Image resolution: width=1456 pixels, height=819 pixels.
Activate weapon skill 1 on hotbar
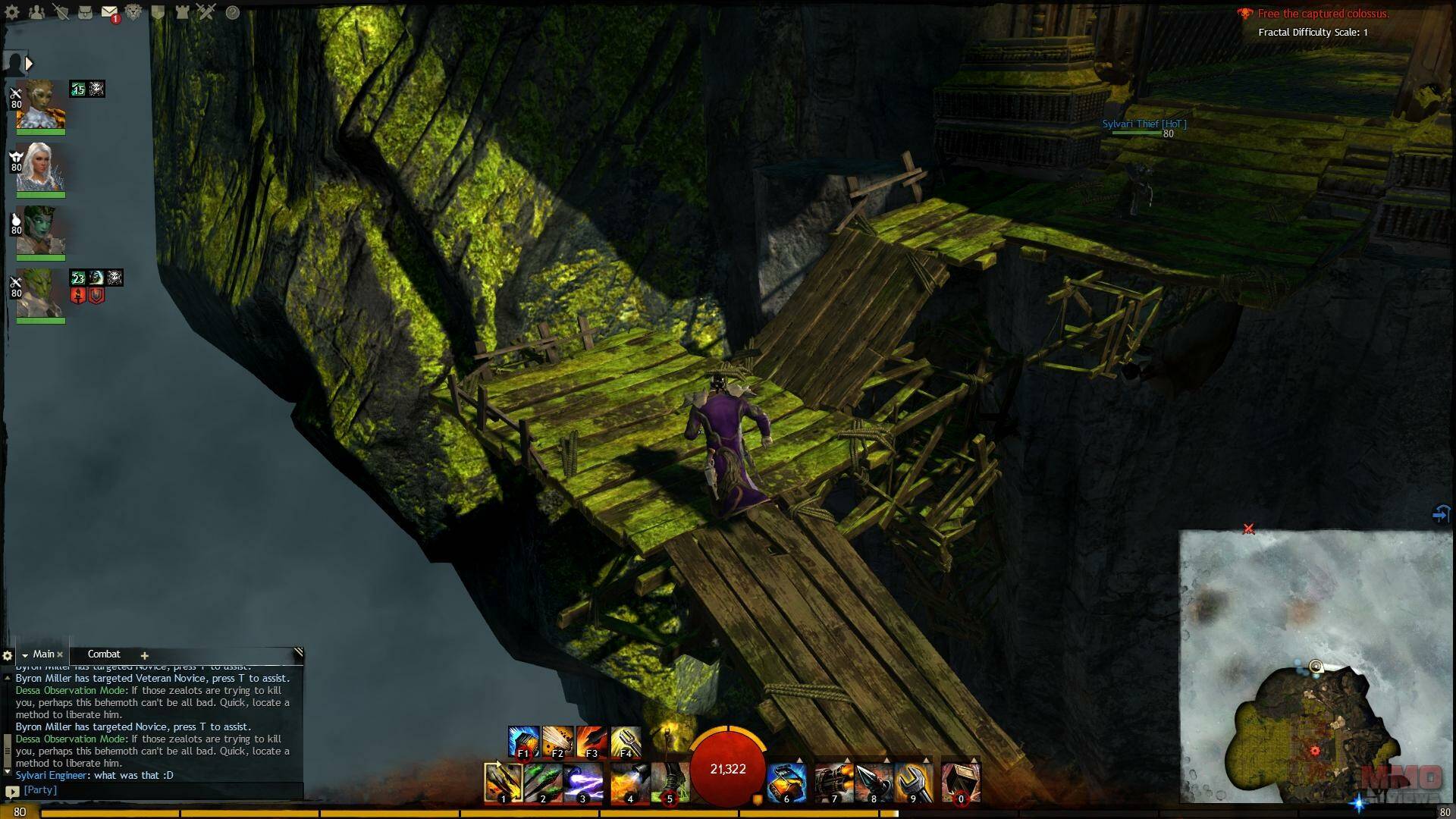coord(503,782)
